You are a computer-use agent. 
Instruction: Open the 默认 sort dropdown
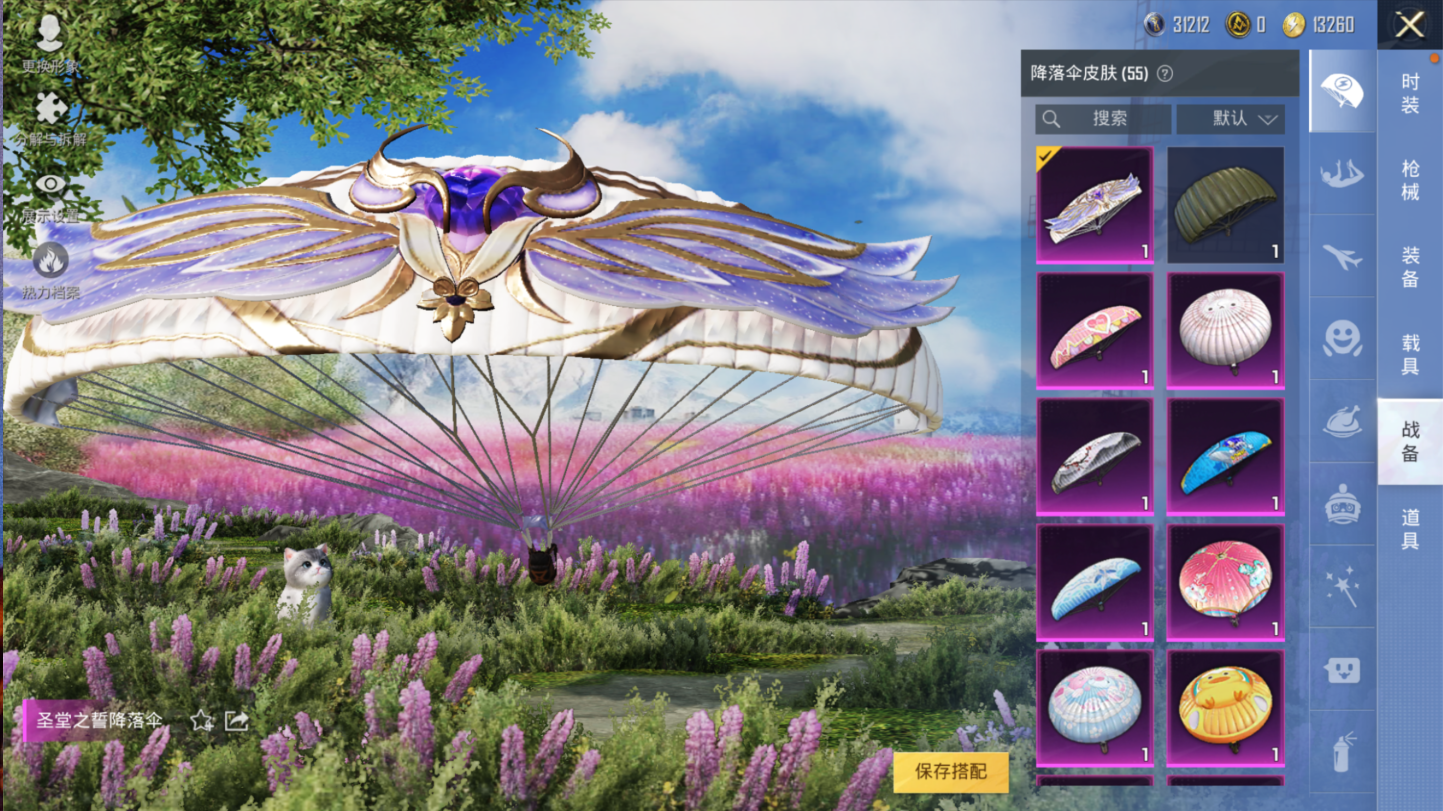[1230, 119]
